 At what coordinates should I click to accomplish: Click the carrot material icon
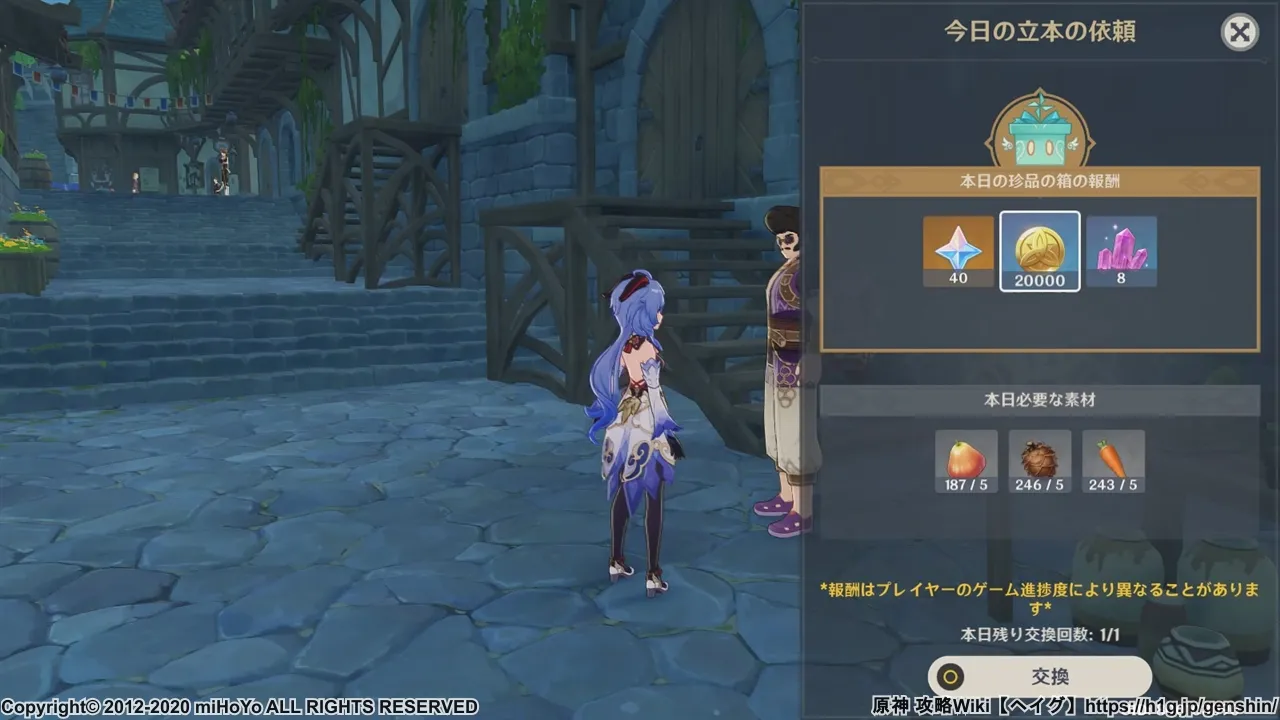tap(1112, 460)
